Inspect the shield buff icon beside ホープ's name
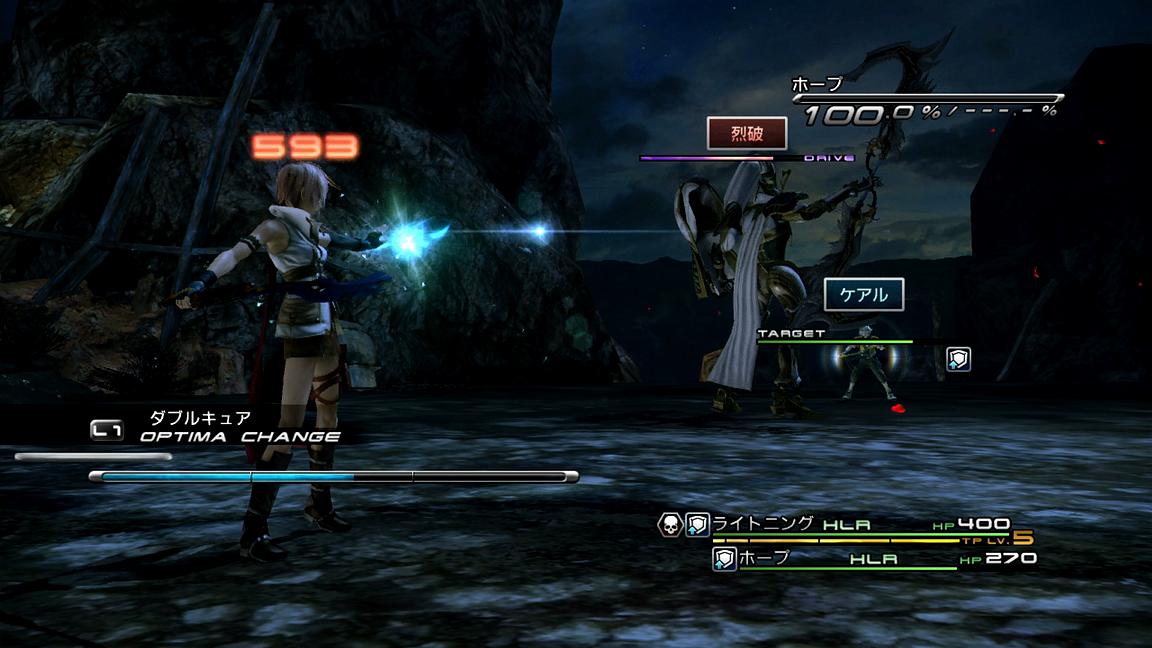Image resolution: width=1152 pixels, height=648 pixels. (724, 558)
